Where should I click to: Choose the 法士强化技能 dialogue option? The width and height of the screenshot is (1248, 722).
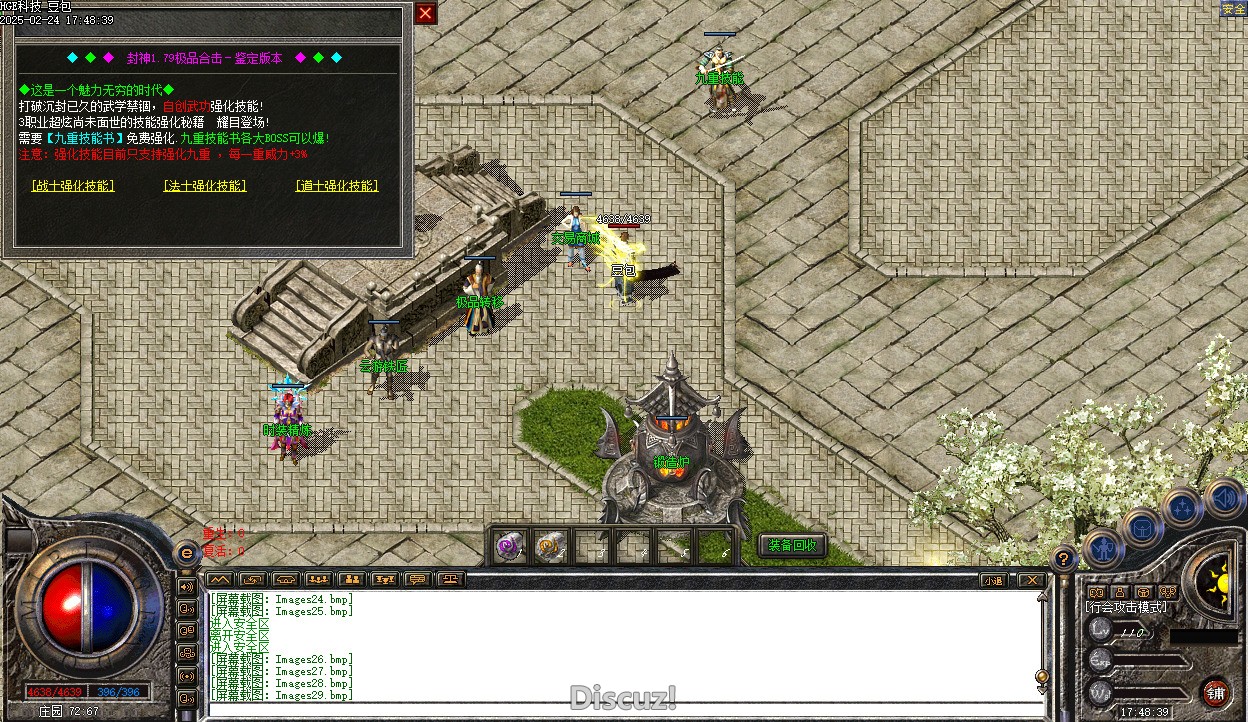pos(205,186)
